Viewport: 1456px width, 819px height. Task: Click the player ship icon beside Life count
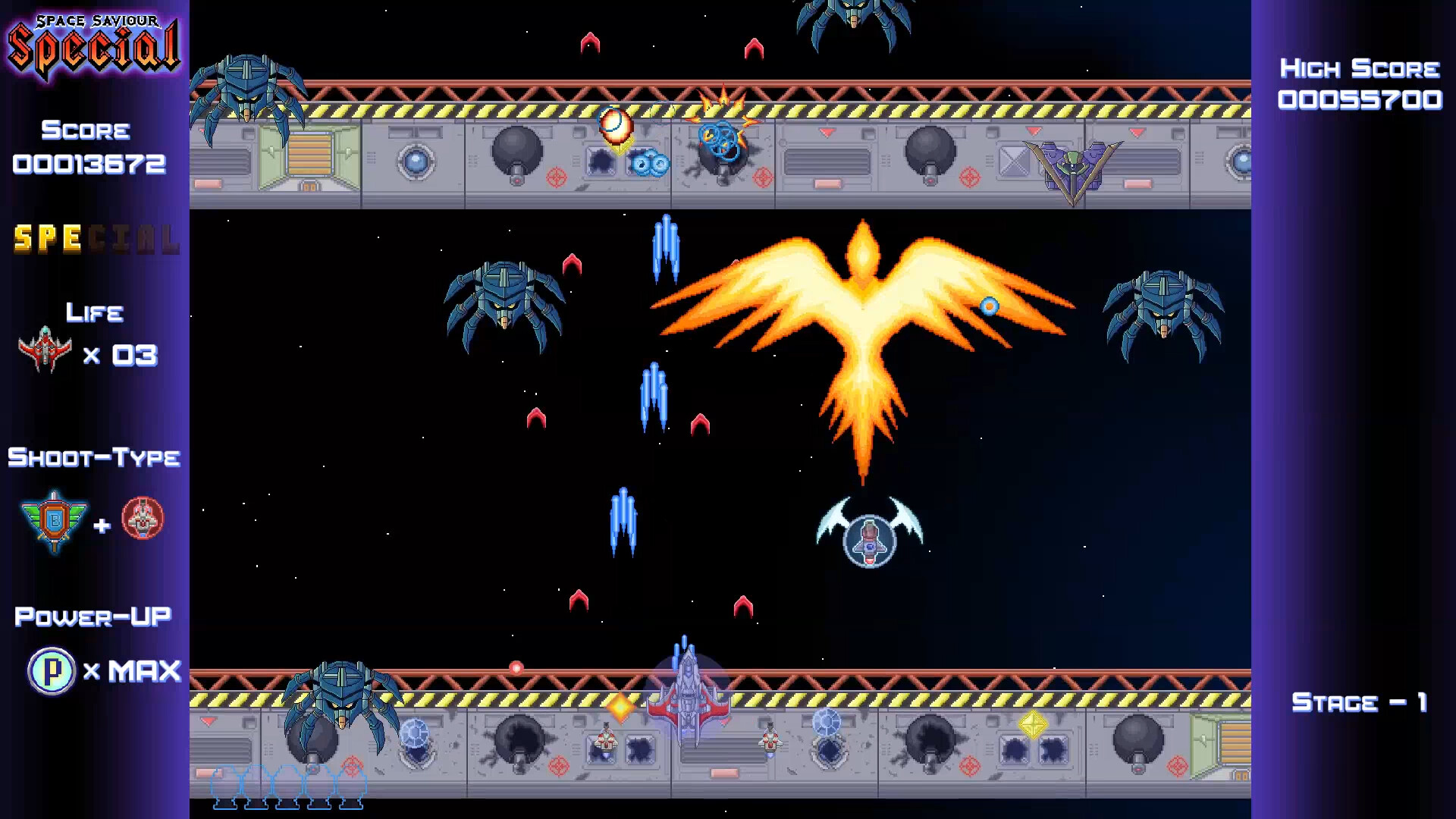click(44, 351)
